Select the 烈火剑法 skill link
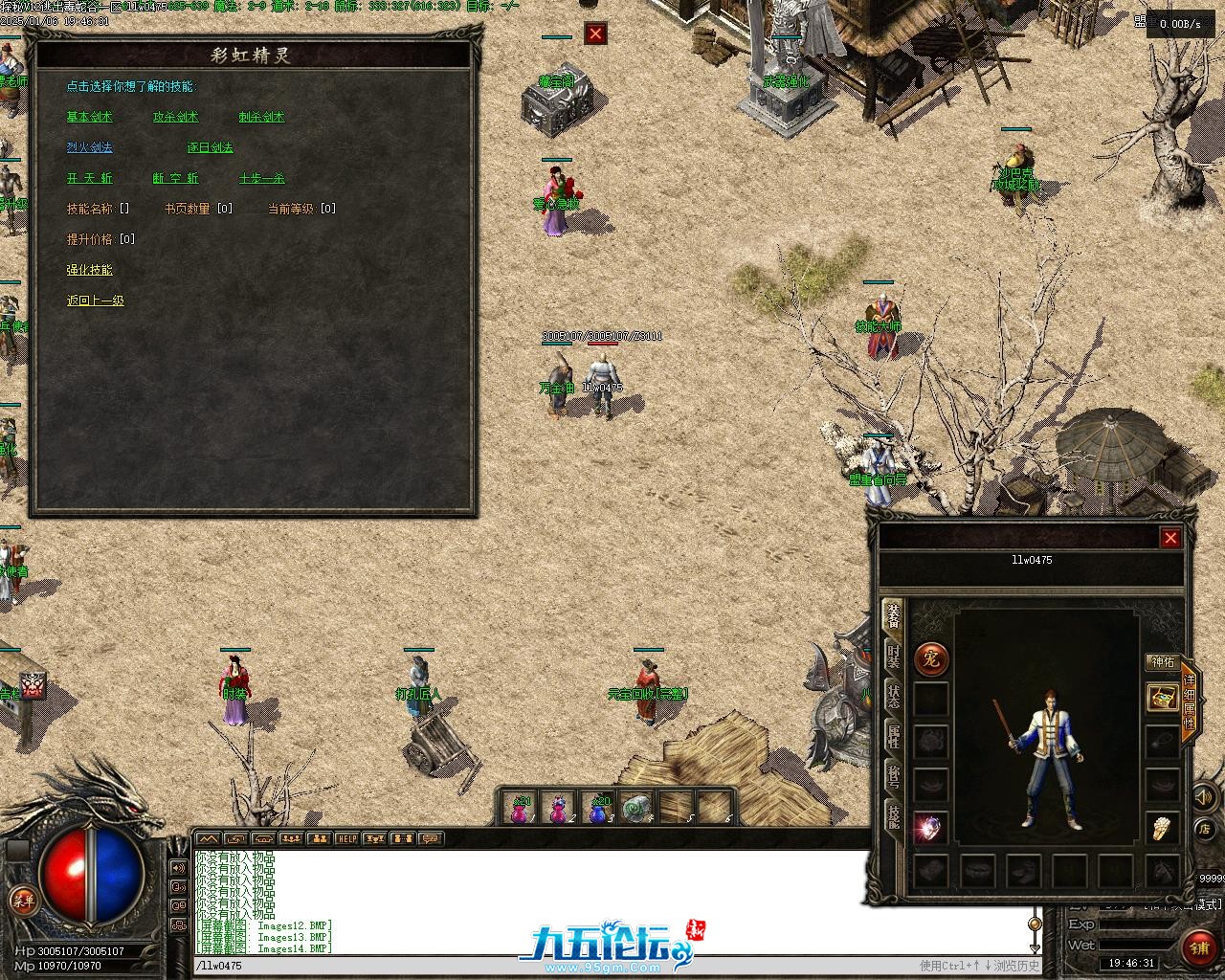Viewport: 1225px width, 980px height. pos(89,147)
